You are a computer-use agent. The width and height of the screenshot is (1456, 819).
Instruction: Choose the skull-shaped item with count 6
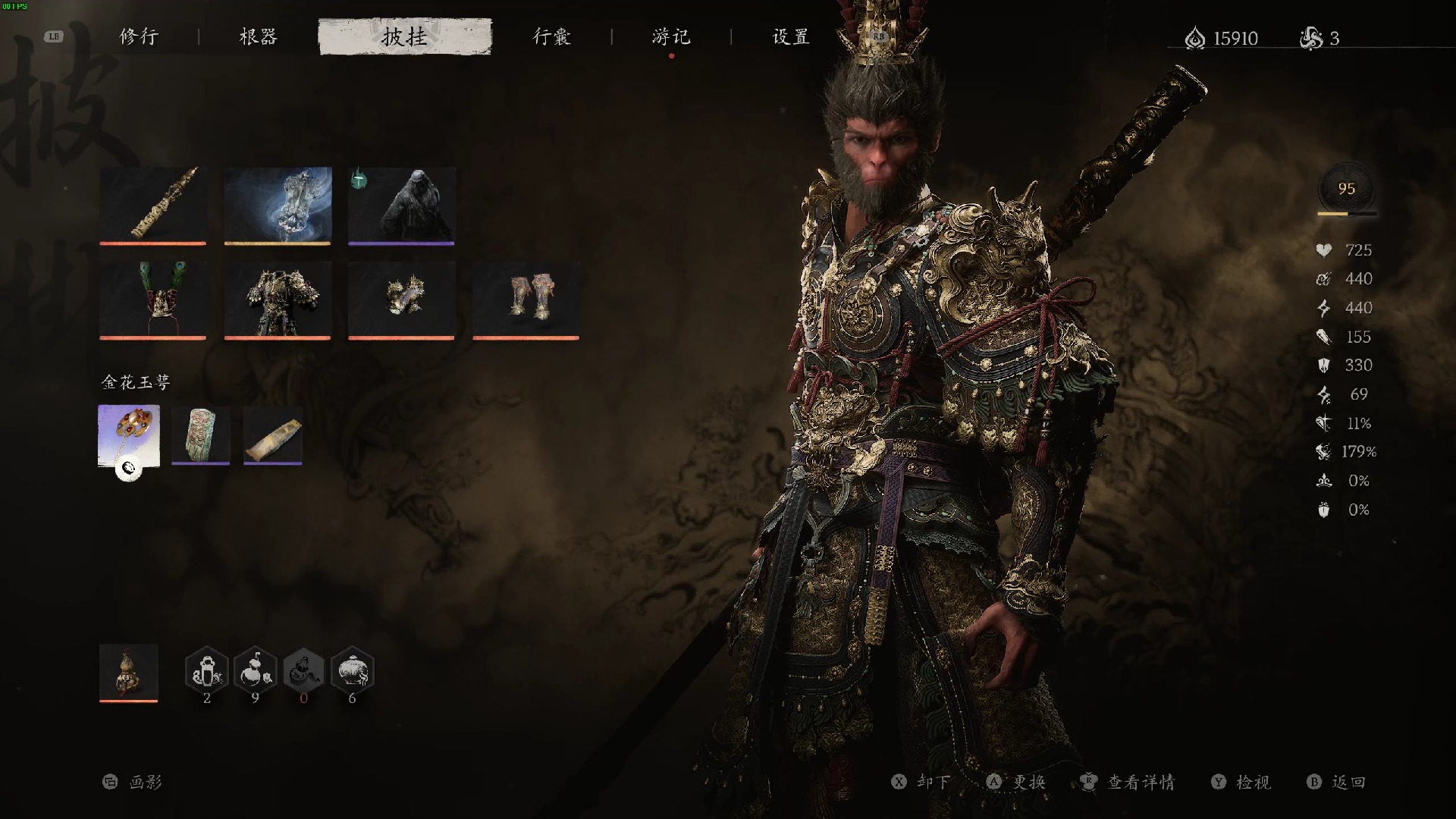(x=352, y=670)
